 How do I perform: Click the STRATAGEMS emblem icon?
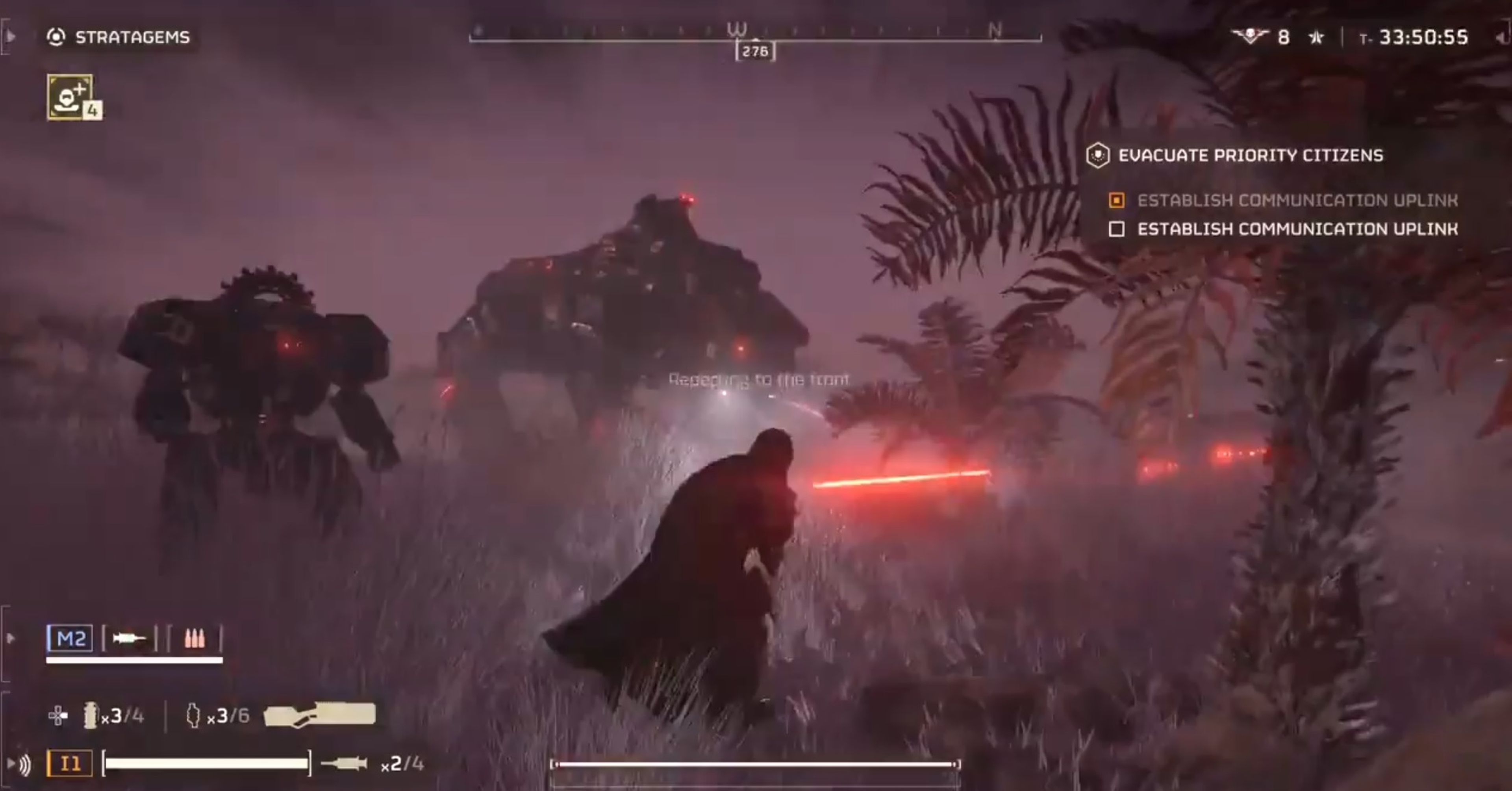click(x=56, y=37)
